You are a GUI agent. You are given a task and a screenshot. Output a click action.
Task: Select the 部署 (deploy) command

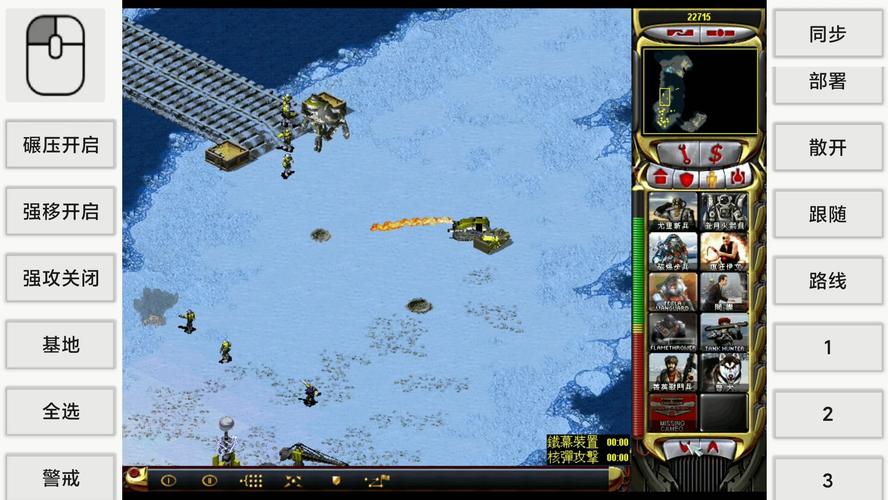click(827, 83)
